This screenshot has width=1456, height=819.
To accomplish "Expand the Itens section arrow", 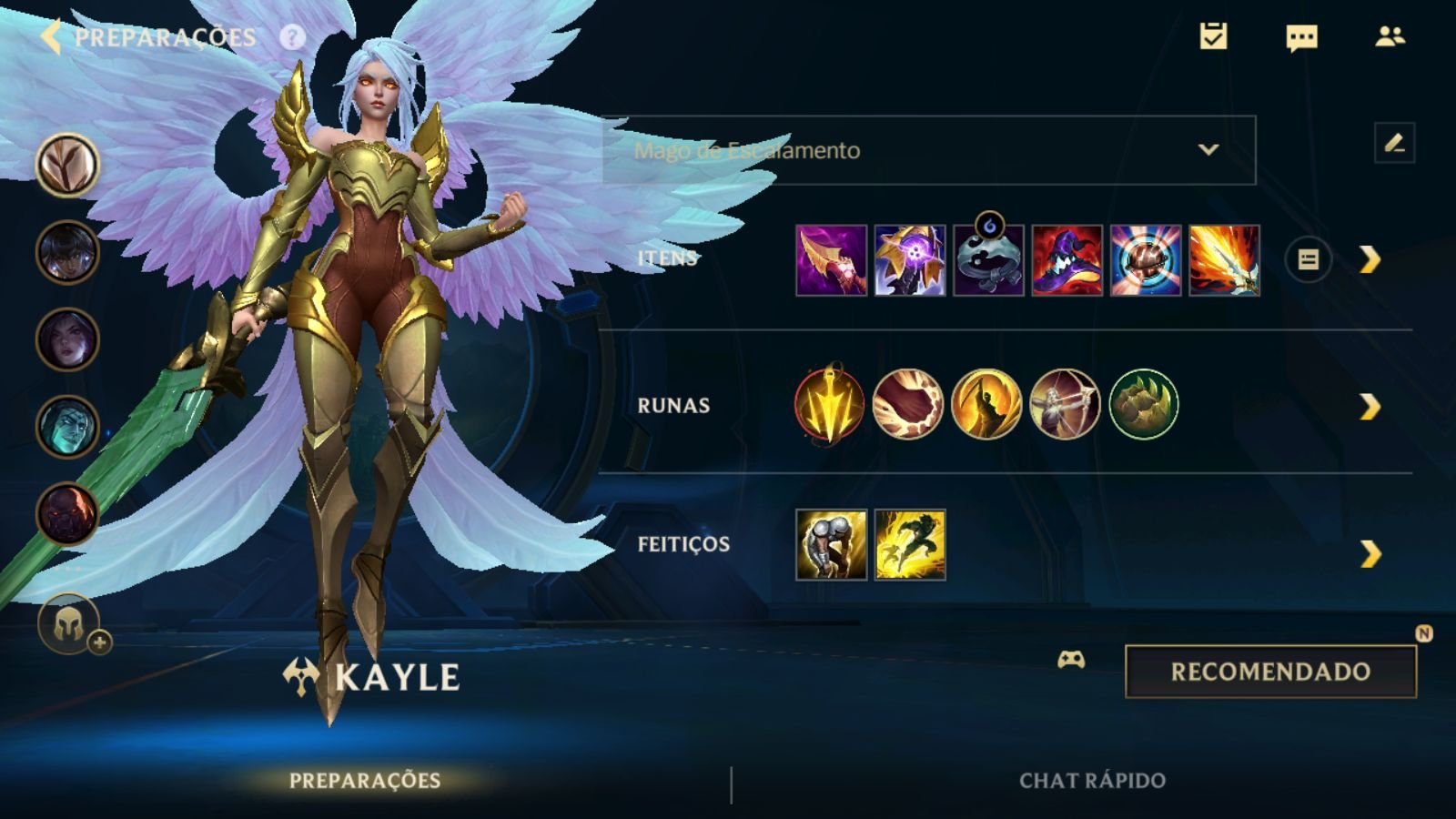I will coord(1370,260).
